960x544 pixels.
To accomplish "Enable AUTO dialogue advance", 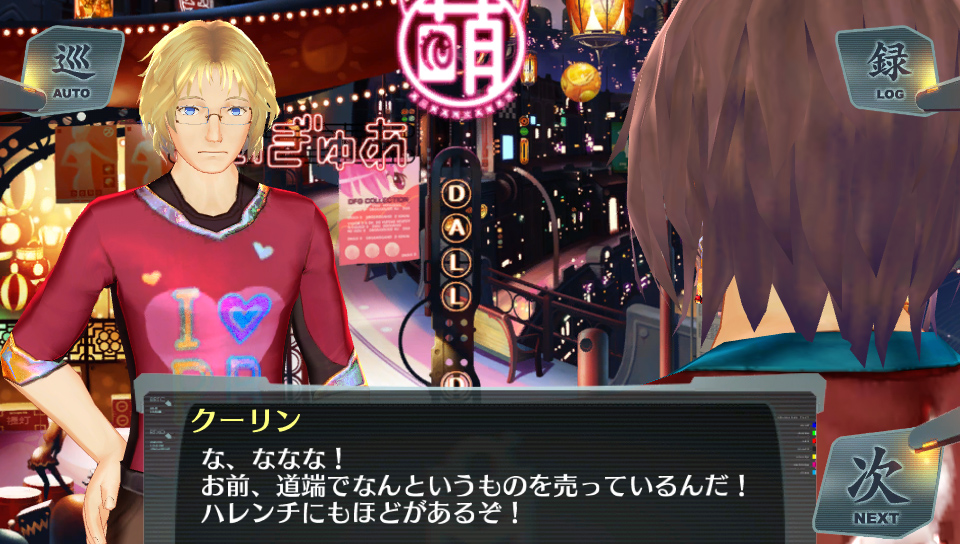I will pos(71,70).
